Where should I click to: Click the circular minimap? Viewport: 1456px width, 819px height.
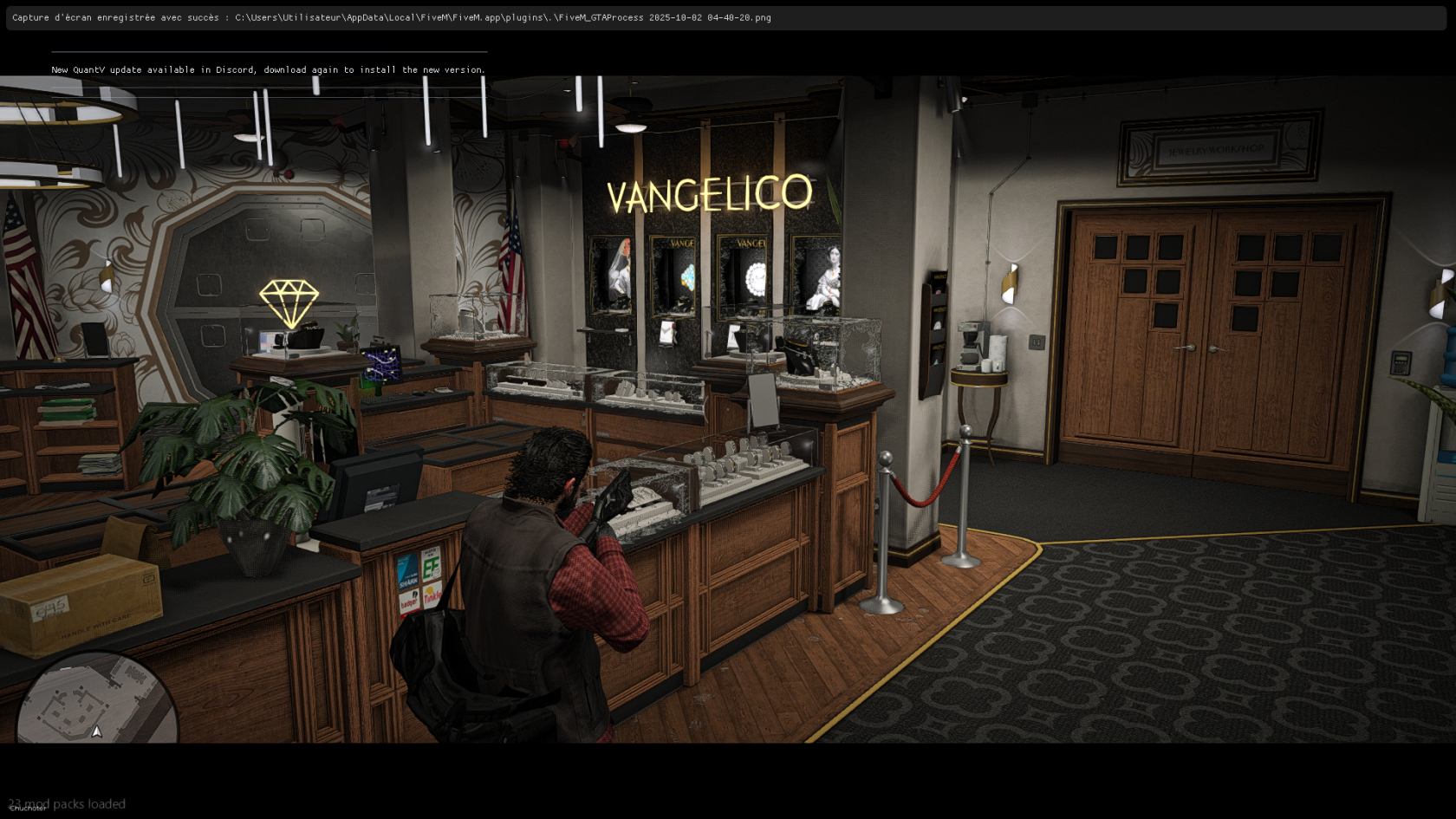coord(96,702)
